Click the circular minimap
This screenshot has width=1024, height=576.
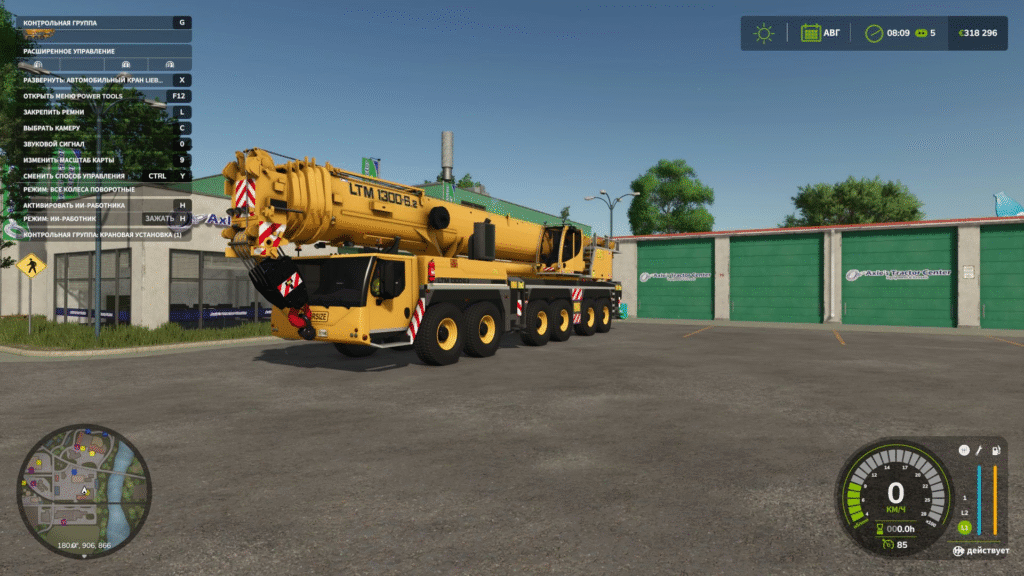coord(84,490)
